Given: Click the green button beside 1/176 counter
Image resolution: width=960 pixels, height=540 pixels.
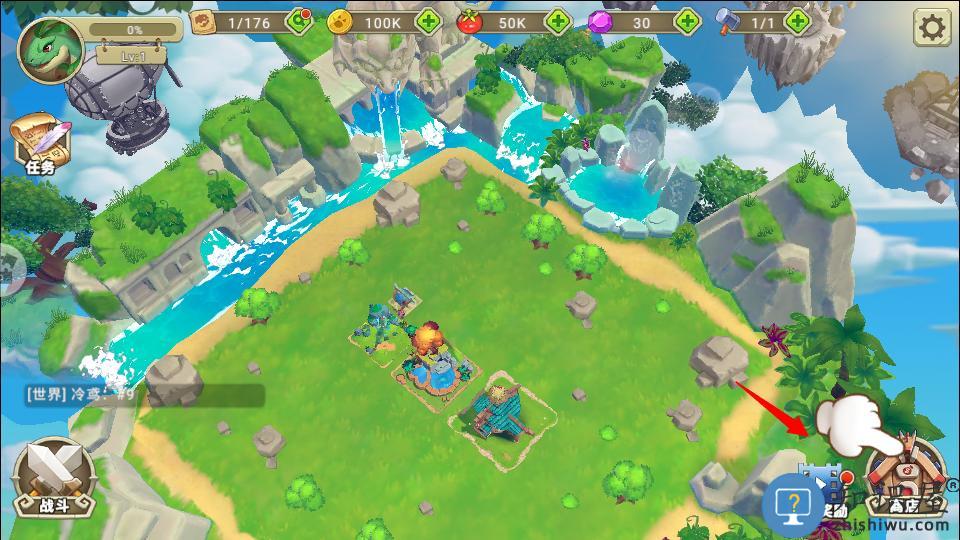Looking at the screenshot, I should click(299, 21).
